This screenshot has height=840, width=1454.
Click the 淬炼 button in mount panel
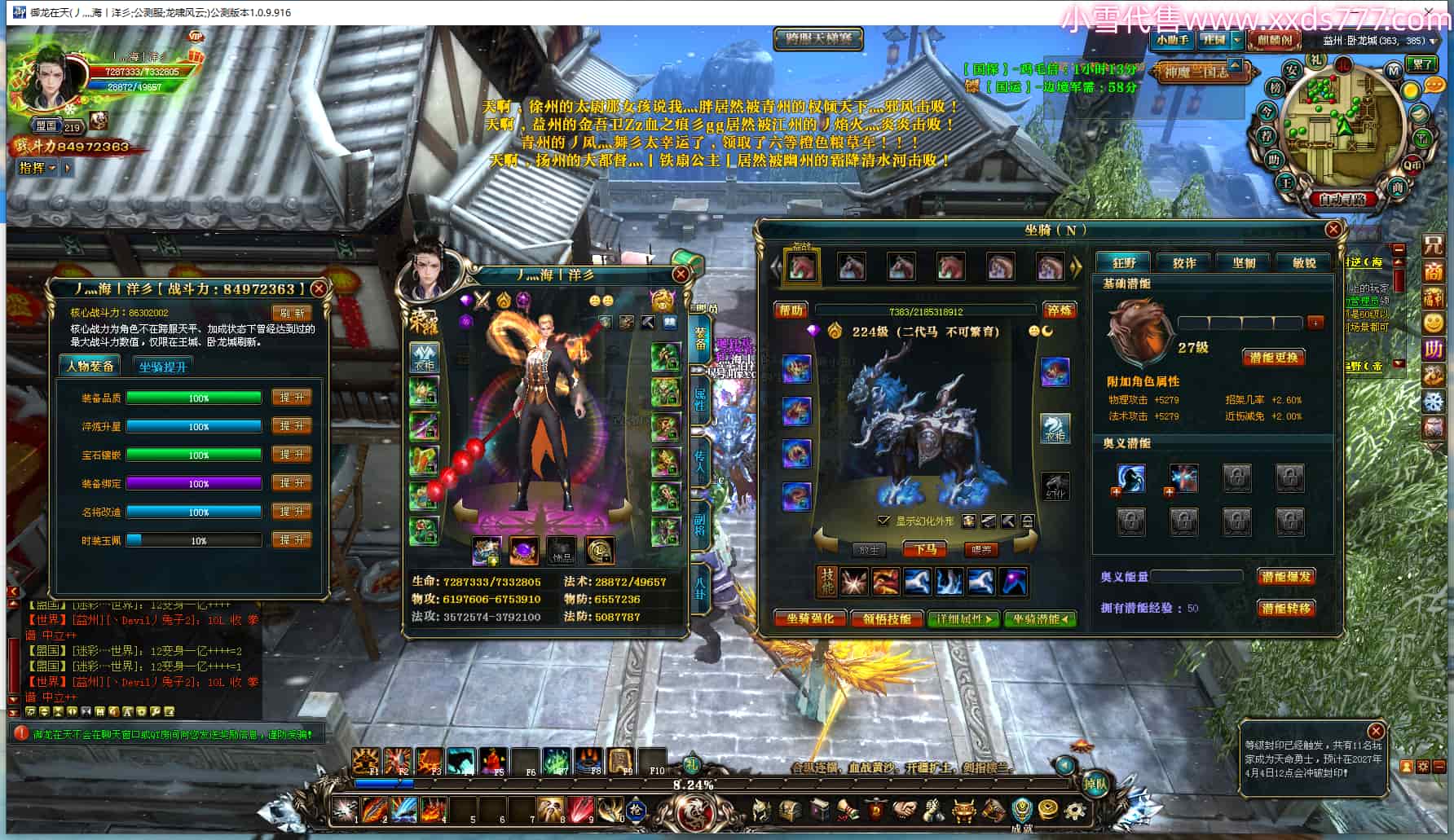point(1060,310)
